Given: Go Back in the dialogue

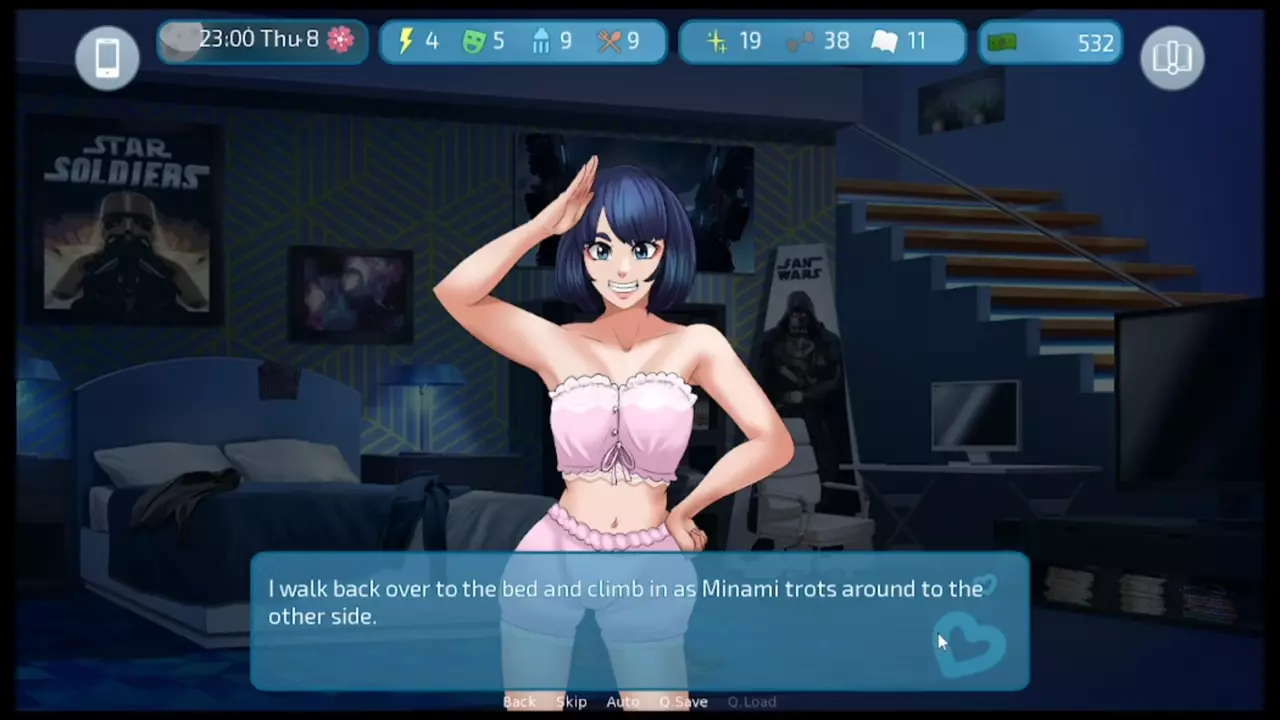Looking at the screenshot, I should [519, 702].
